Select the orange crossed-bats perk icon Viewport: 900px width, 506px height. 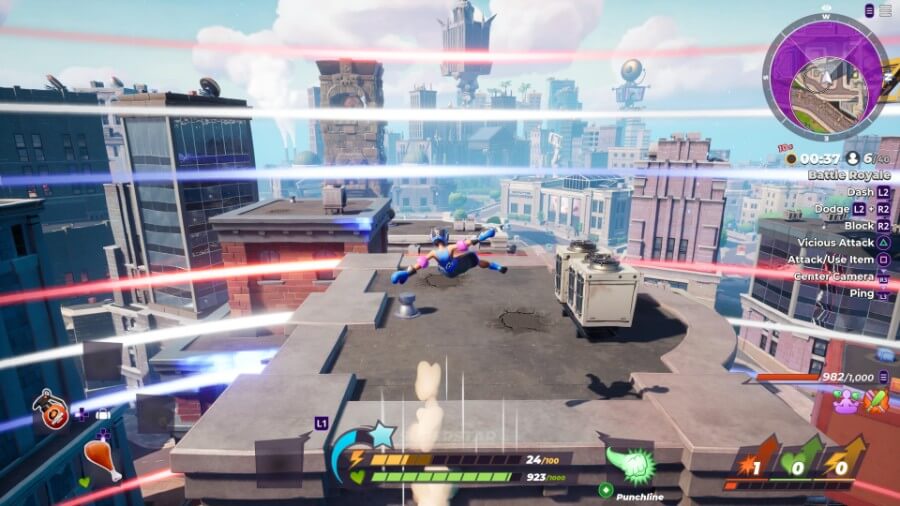pos(877,401)
